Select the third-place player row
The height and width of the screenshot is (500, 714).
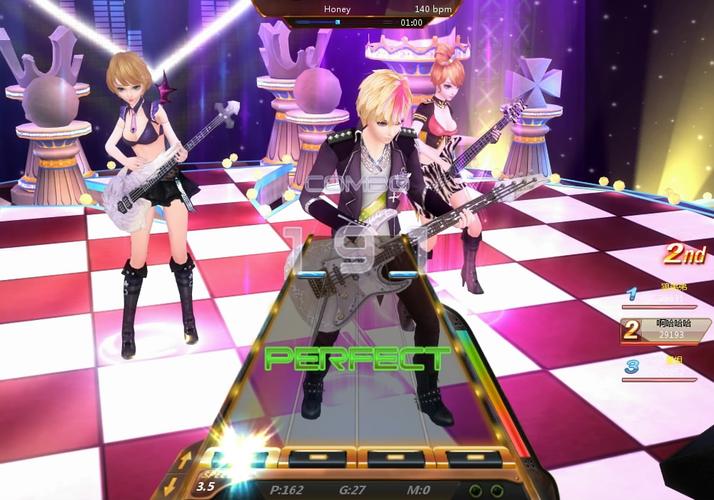[x=665, y=367]
